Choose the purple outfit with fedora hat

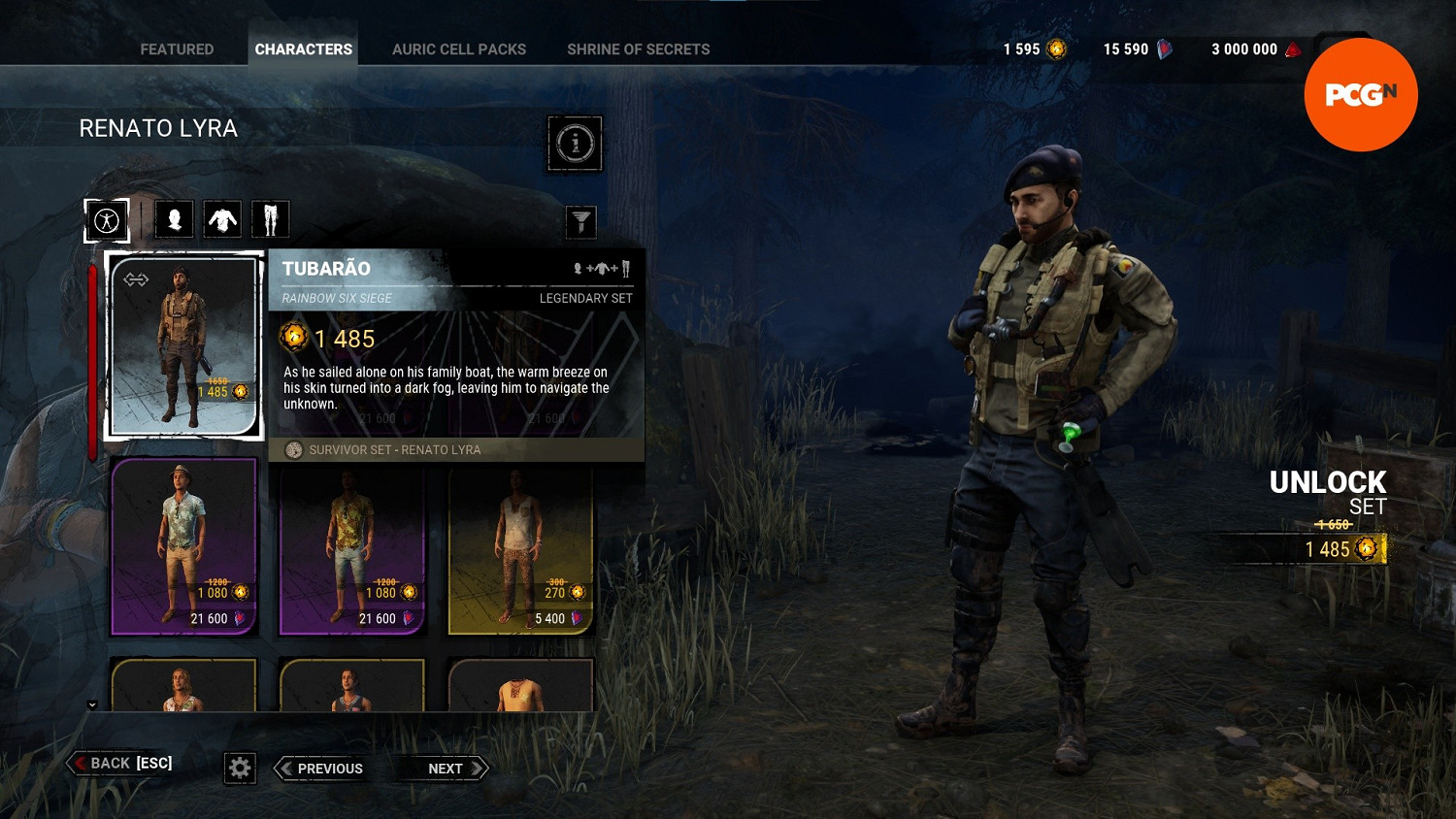[x=183, y=546]
